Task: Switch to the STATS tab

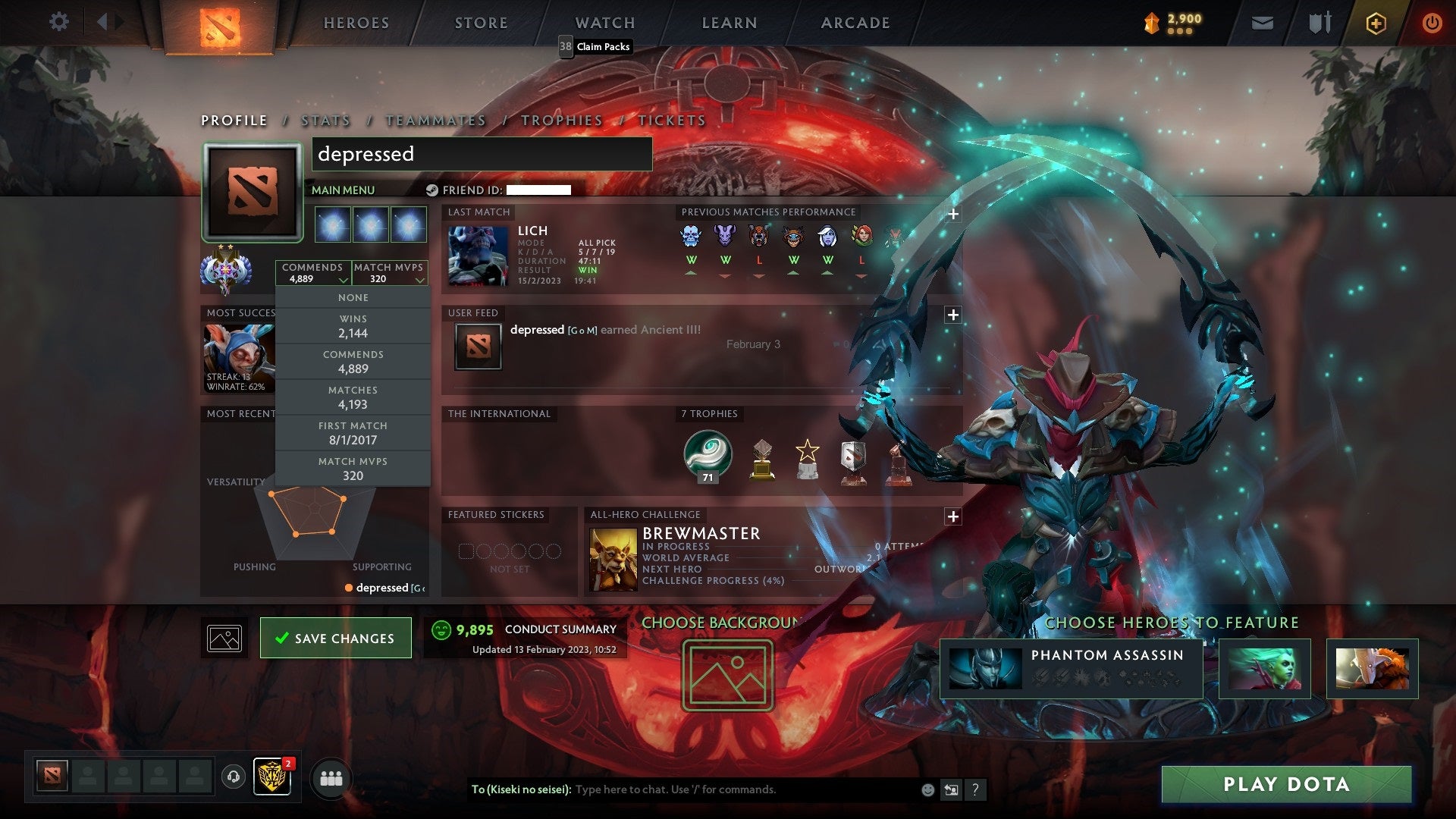Action: (x=325, y=121)
